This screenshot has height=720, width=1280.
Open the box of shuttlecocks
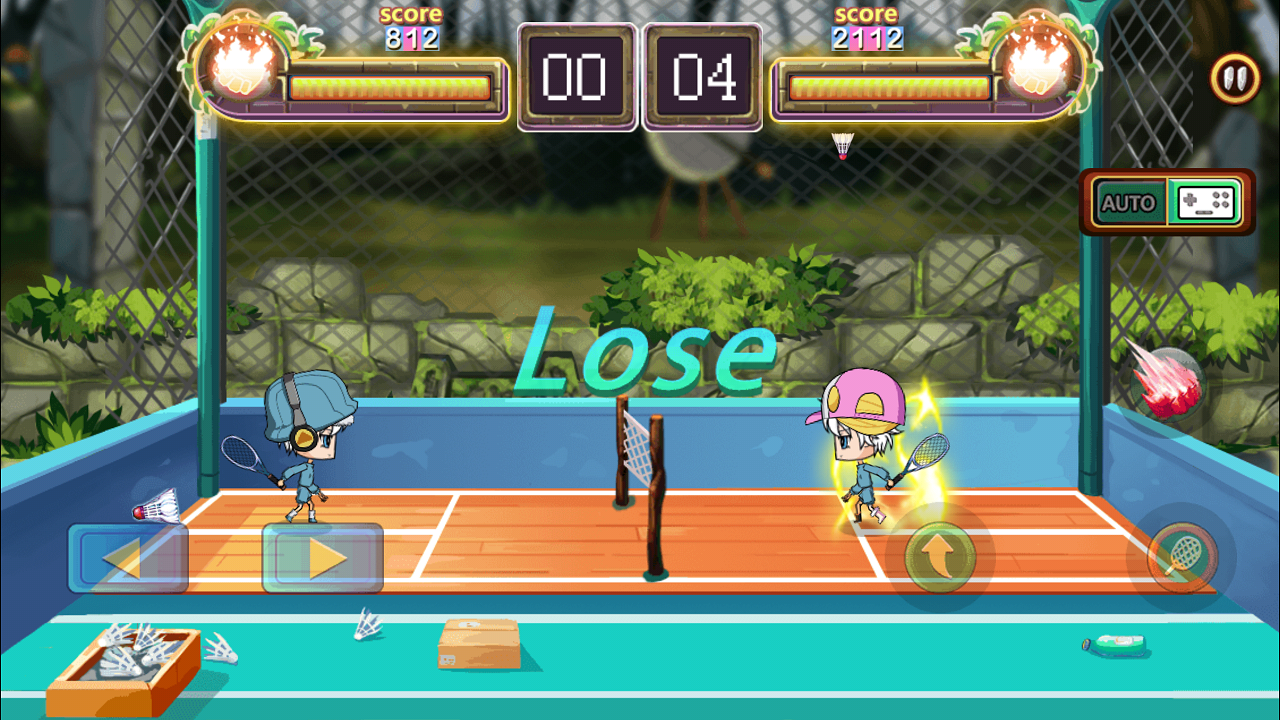tap(125, 653)
